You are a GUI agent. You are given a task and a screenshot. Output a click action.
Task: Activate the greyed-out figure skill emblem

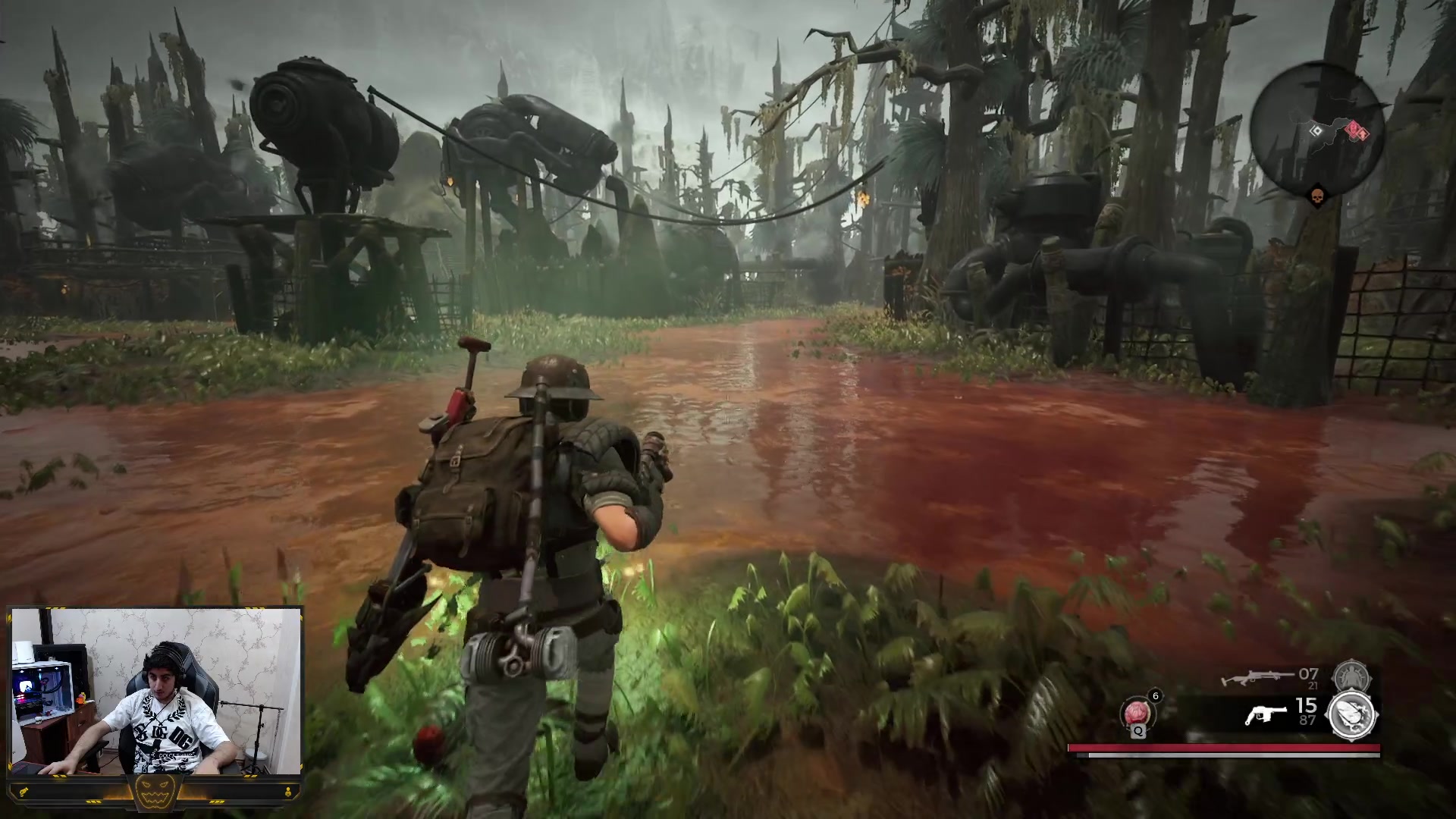1351,675
